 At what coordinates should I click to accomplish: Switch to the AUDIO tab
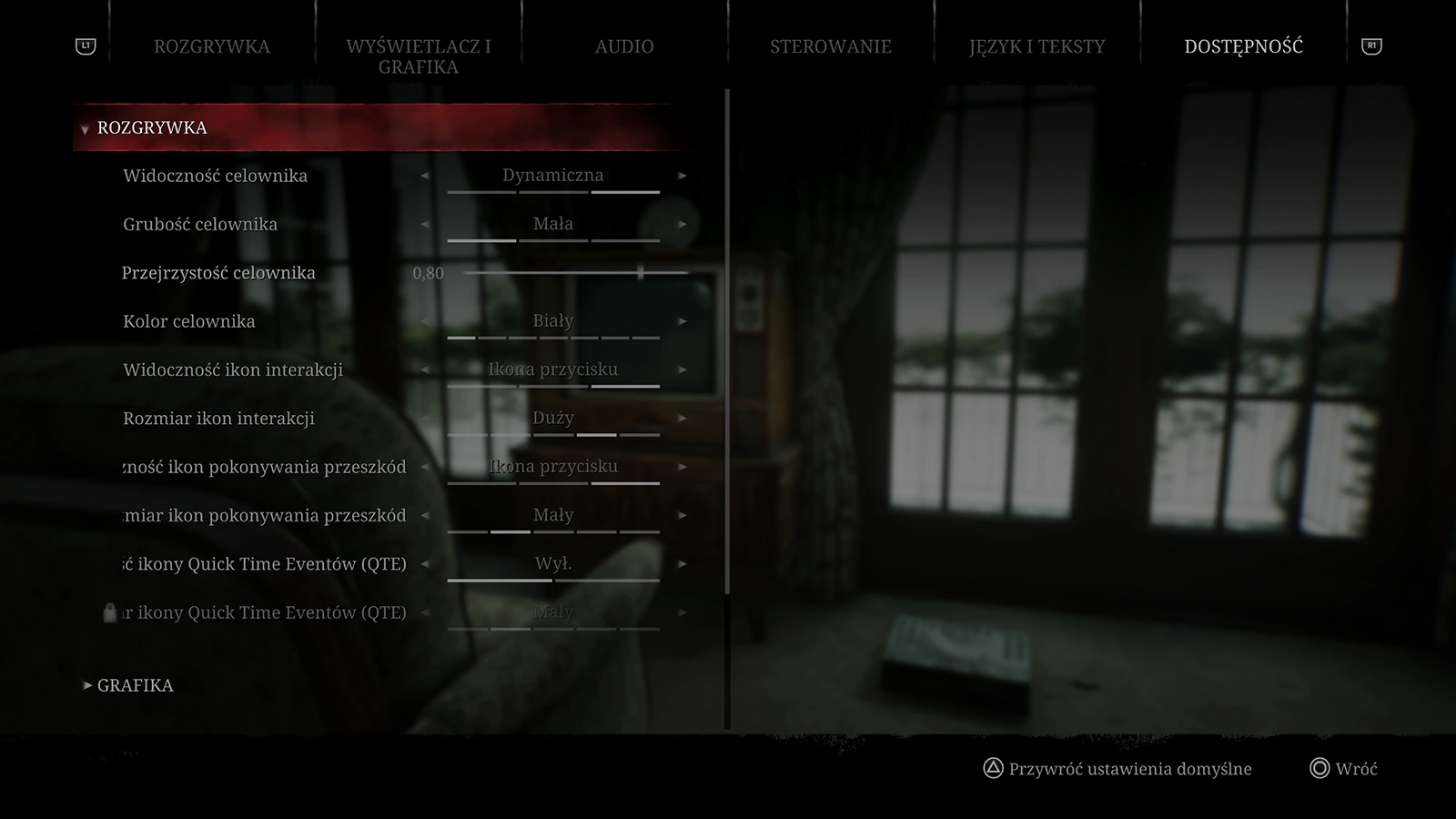624,46
